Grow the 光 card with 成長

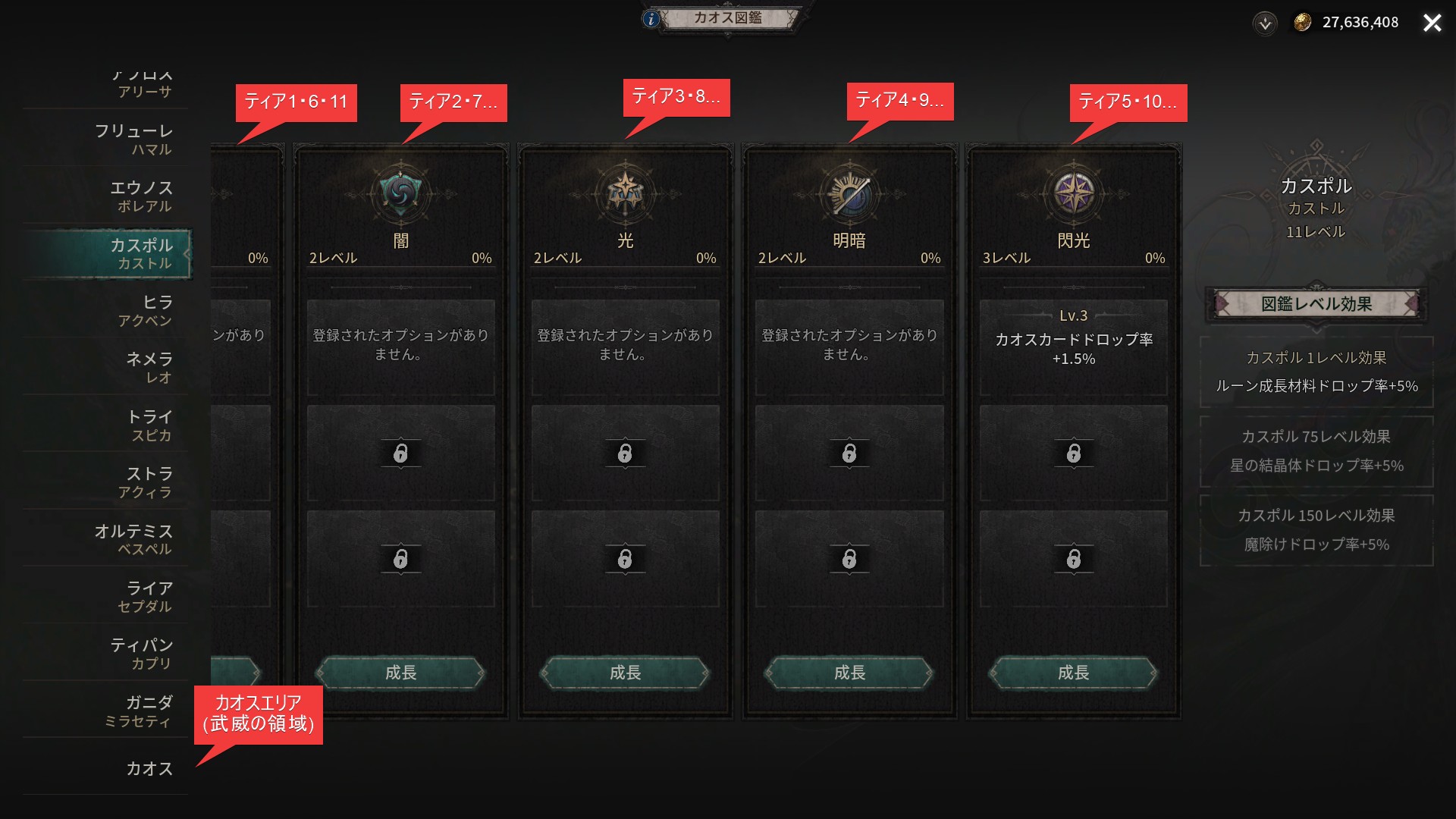(625, 673)
